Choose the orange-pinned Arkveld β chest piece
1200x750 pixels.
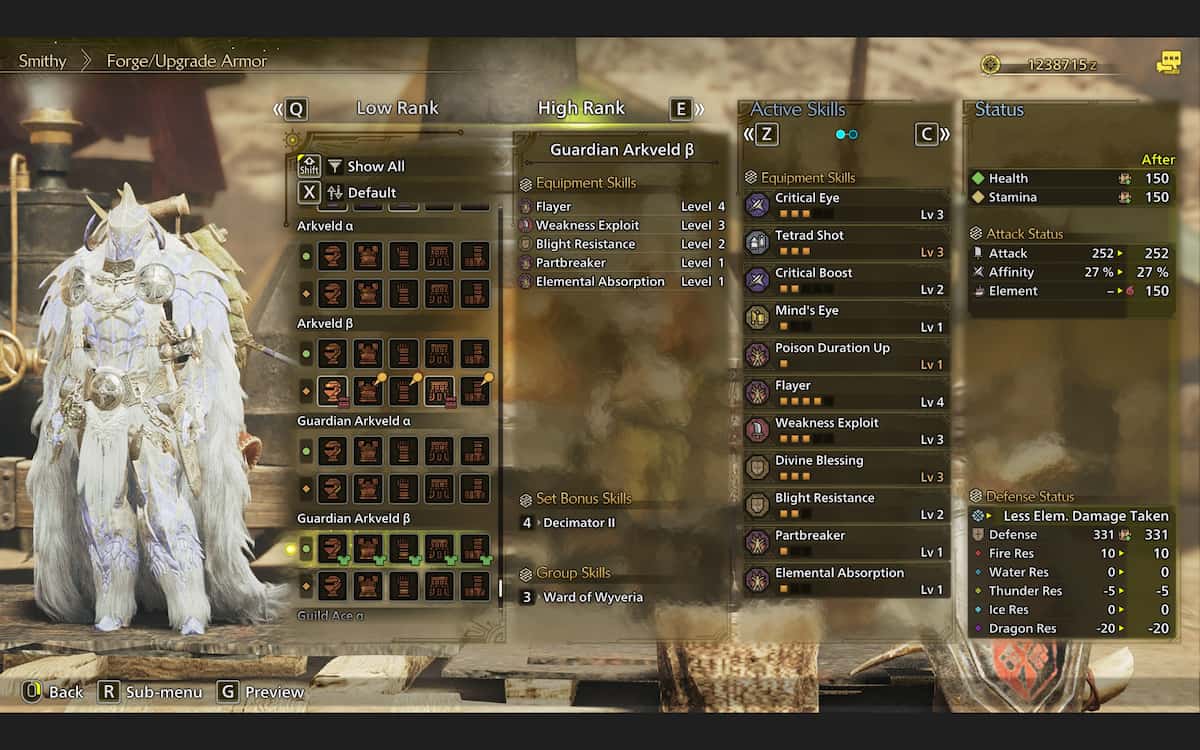368,391
